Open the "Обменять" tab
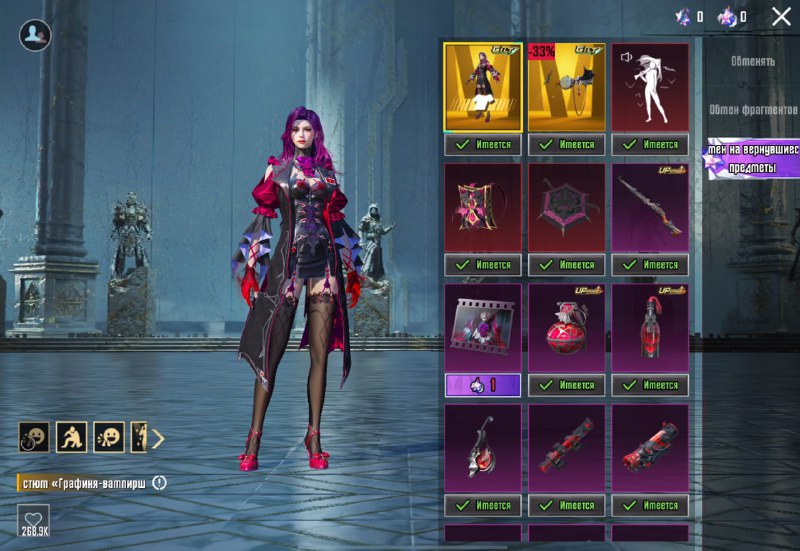This screenshot has height=551, width=800. (752, 61)
